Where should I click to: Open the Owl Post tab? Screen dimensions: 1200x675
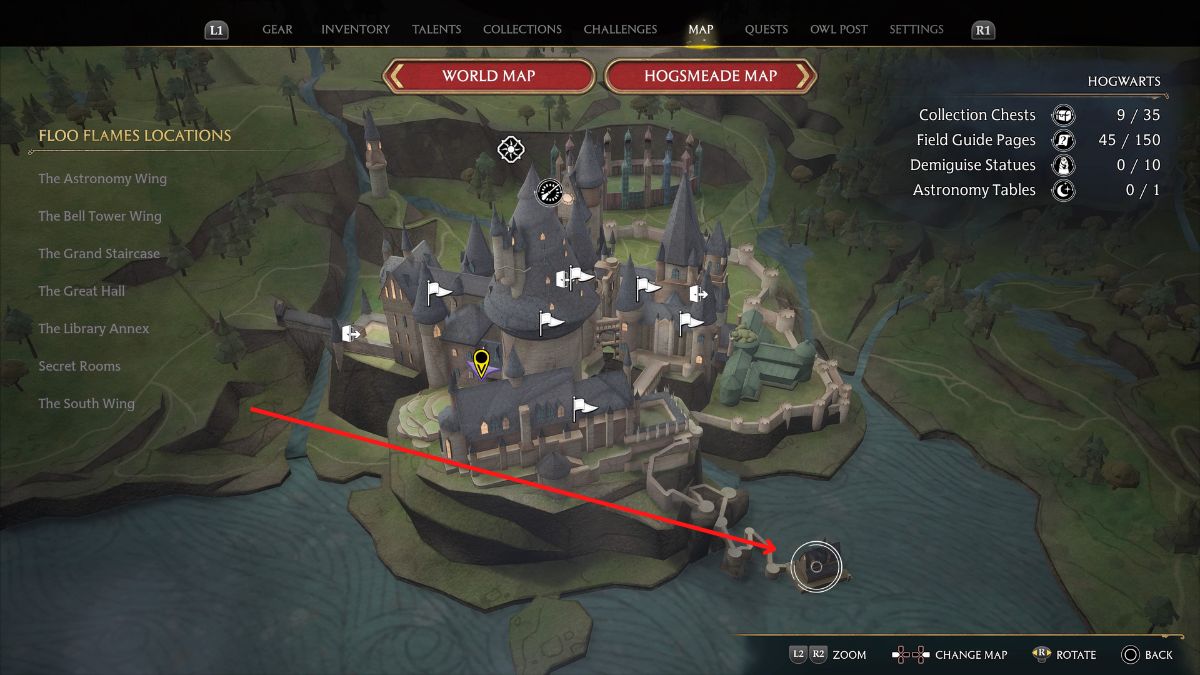pyautogui.click(x=838, y=30)
